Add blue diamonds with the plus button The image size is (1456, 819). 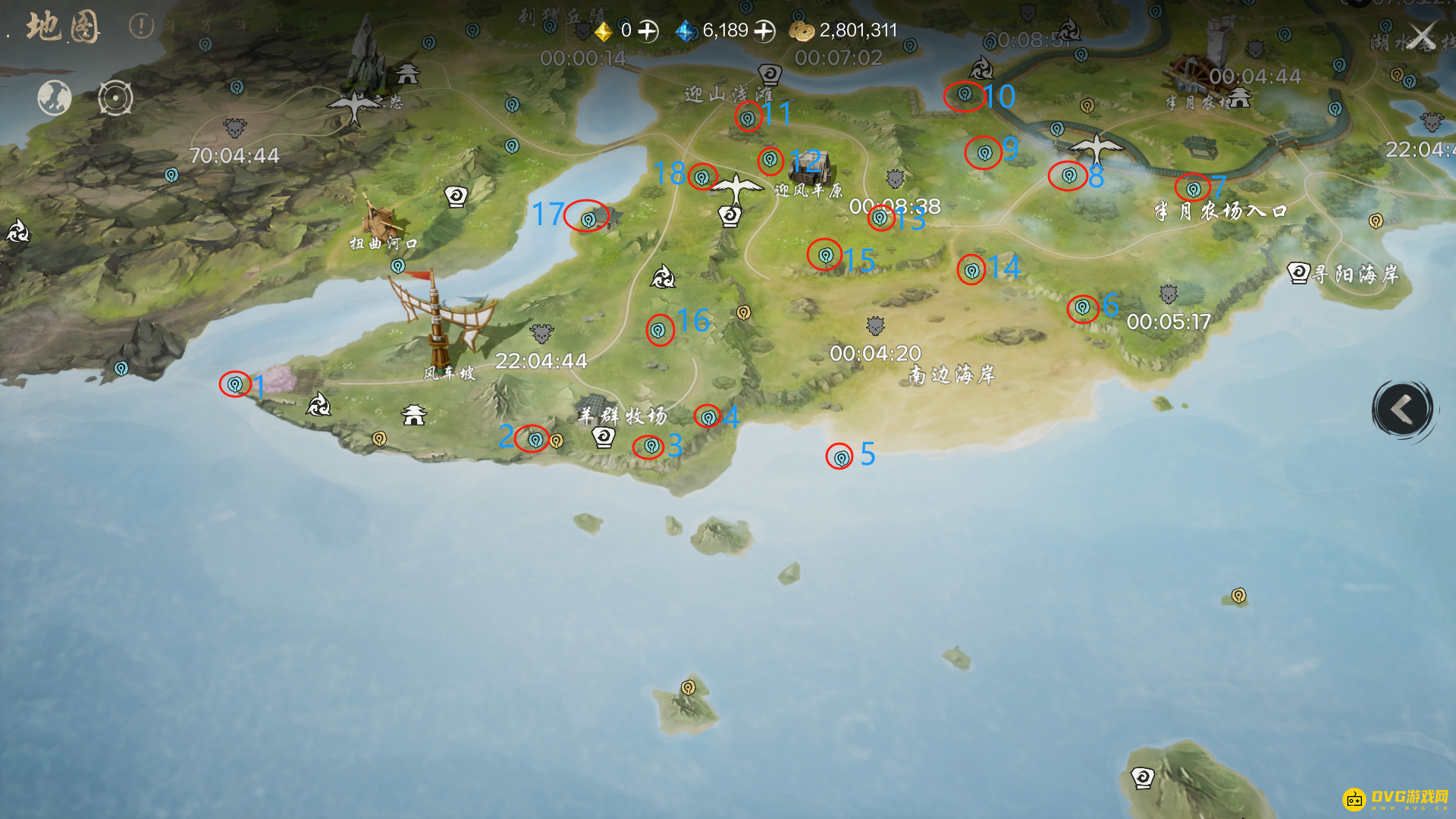pyautogui.click(x=764, y=31)
